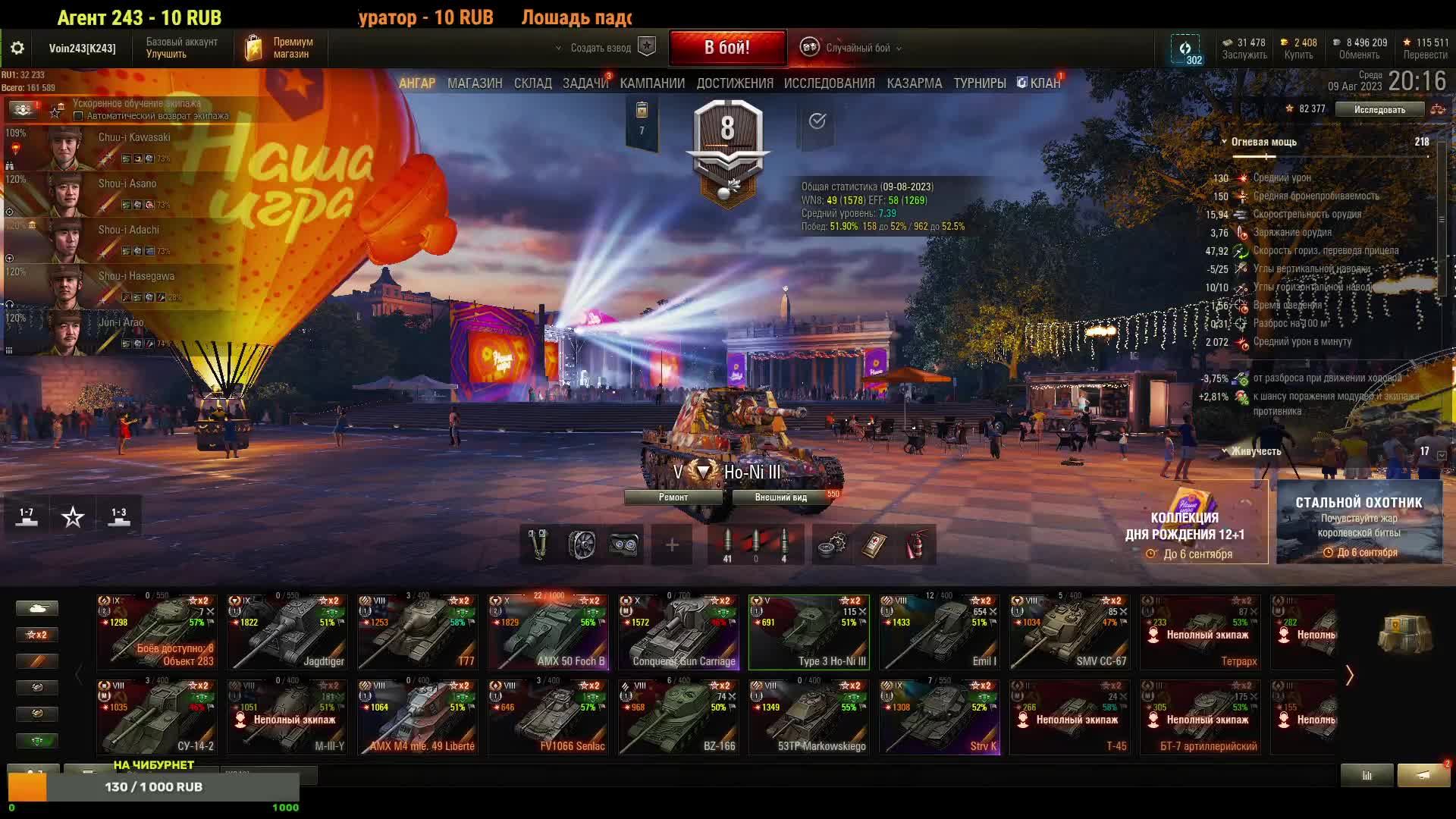Show the КАЗАРМА tab

point(914,83)
